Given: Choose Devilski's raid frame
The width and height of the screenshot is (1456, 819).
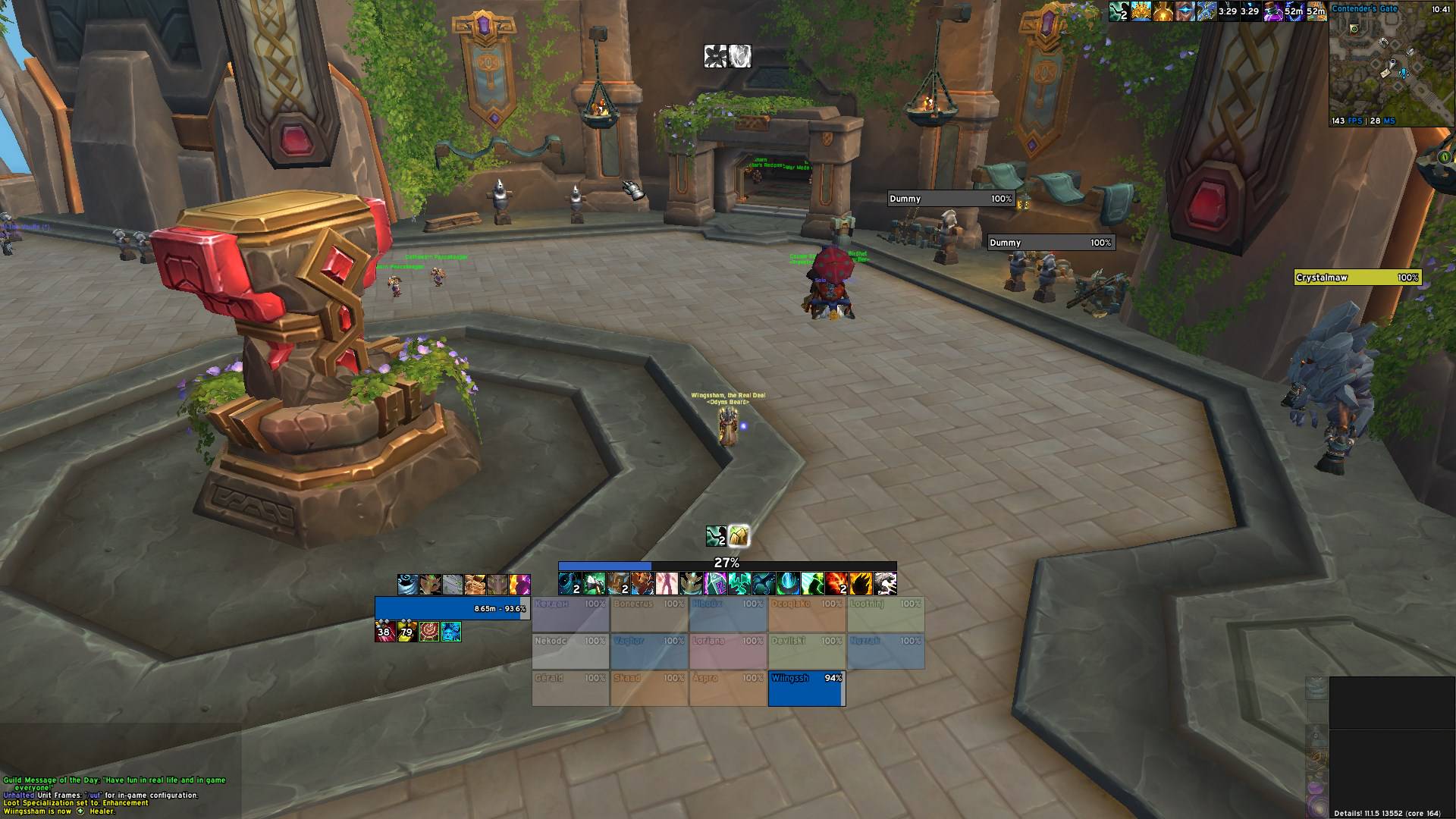Looking at the screenshot, I should pos(807,651).
